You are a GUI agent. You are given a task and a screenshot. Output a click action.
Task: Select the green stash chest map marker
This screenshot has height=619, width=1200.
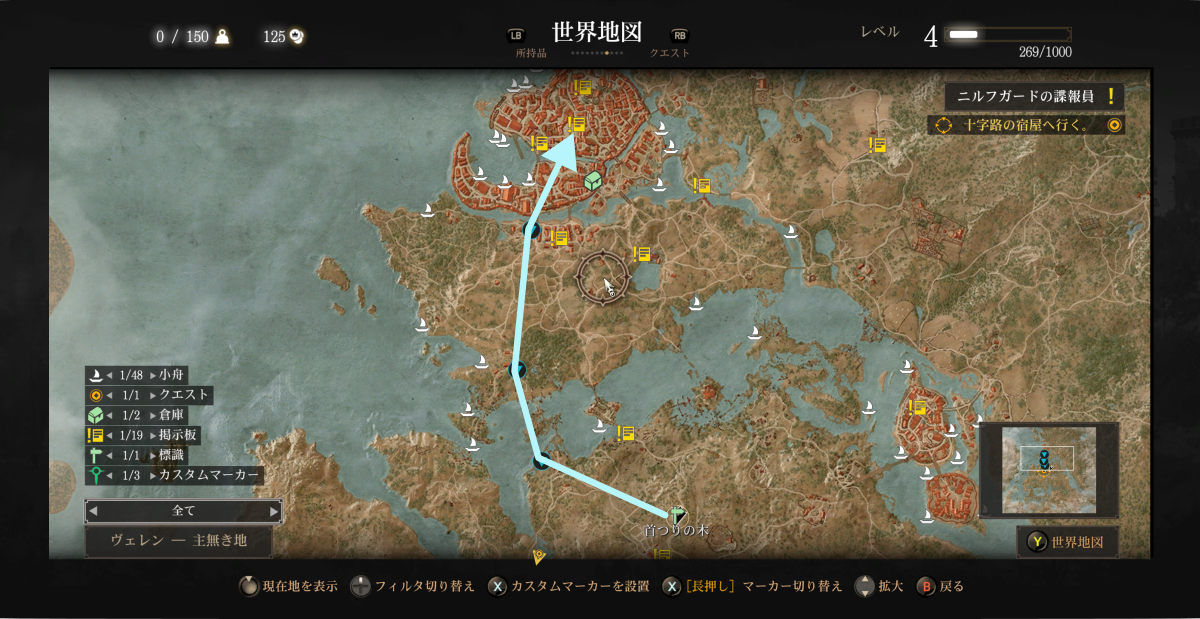(593, 181)
